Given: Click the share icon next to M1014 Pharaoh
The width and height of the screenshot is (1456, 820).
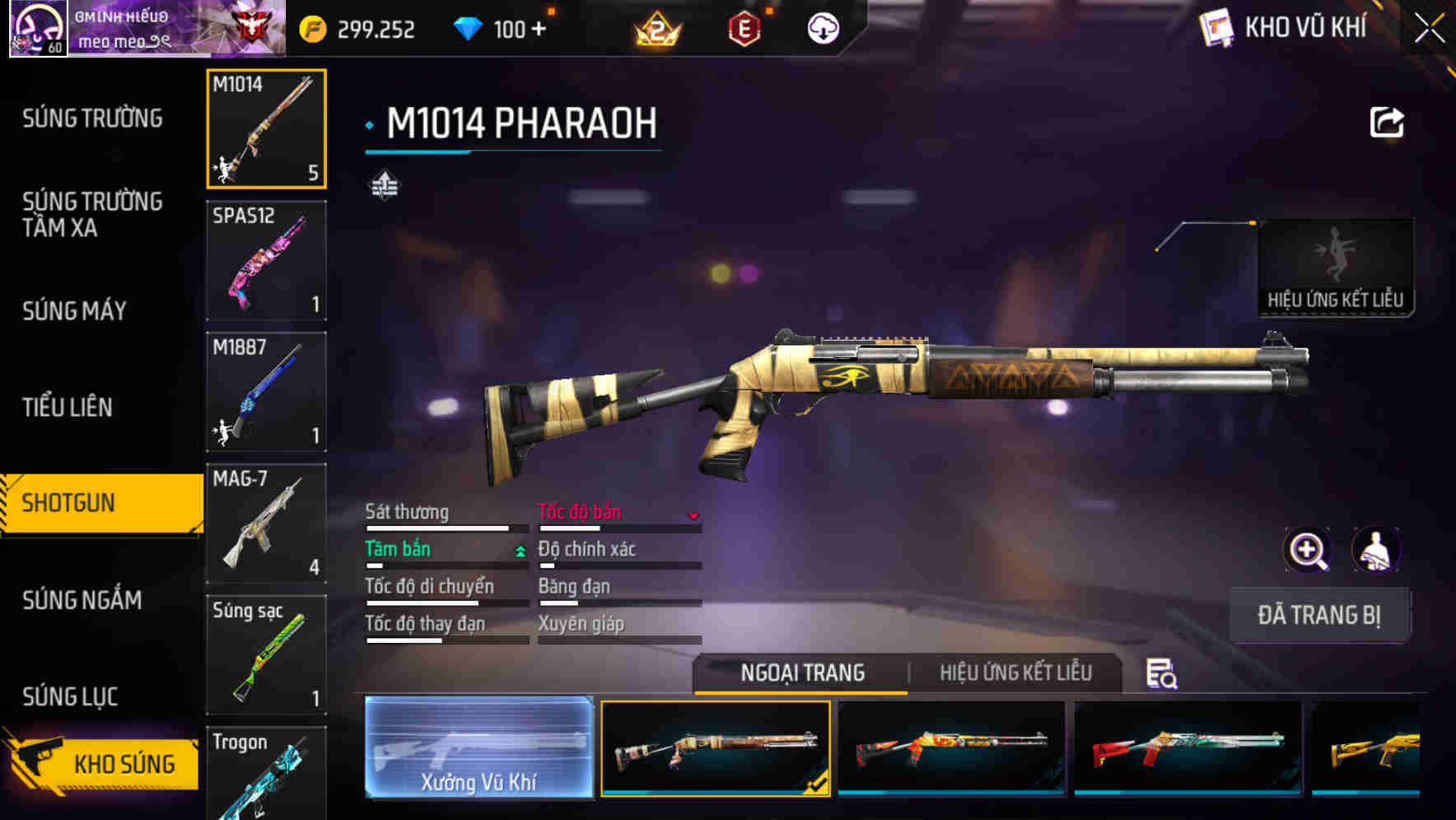Looking at the screenshot, I should (1386, 122).
